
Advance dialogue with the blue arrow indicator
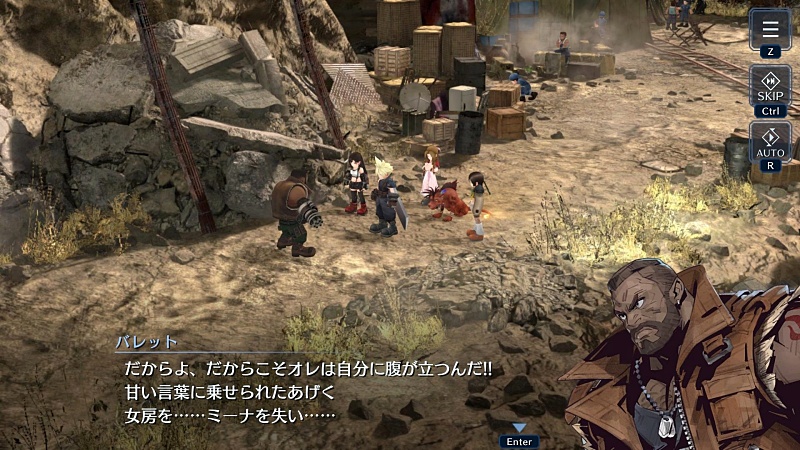[x=519, y=428]
